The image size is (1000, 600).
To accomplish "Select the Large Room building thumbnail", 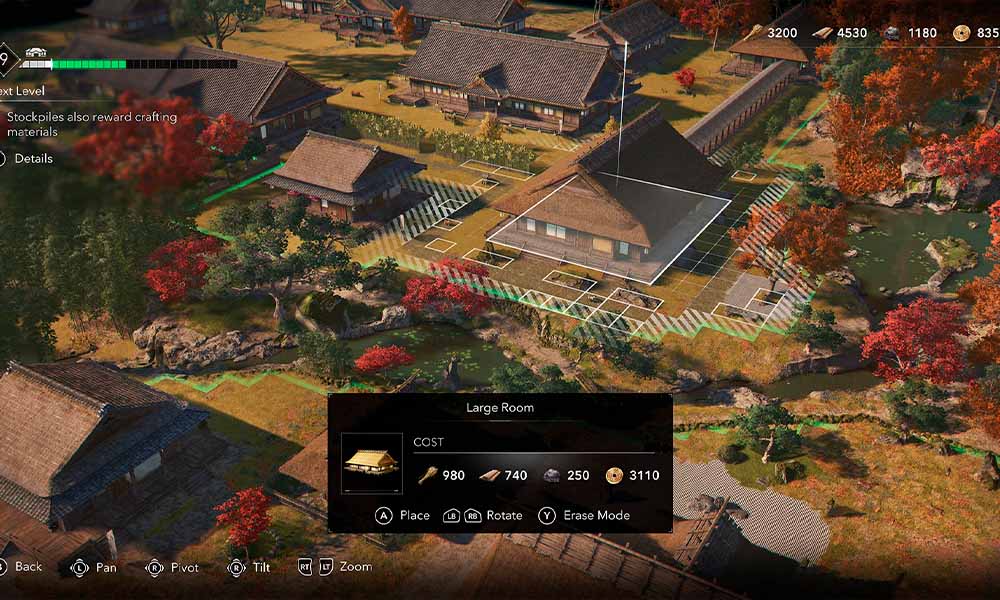I will pyautogui.click(x=372, y=463).
